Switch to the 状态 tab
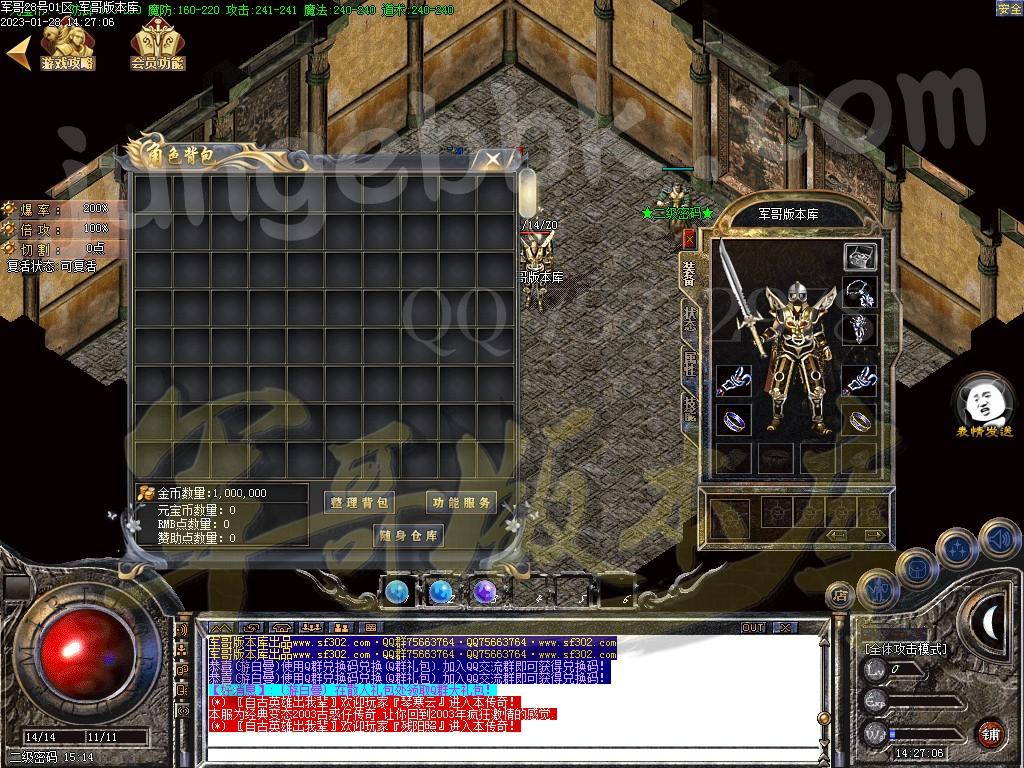The image size is (1024, 768). (689, 318)
